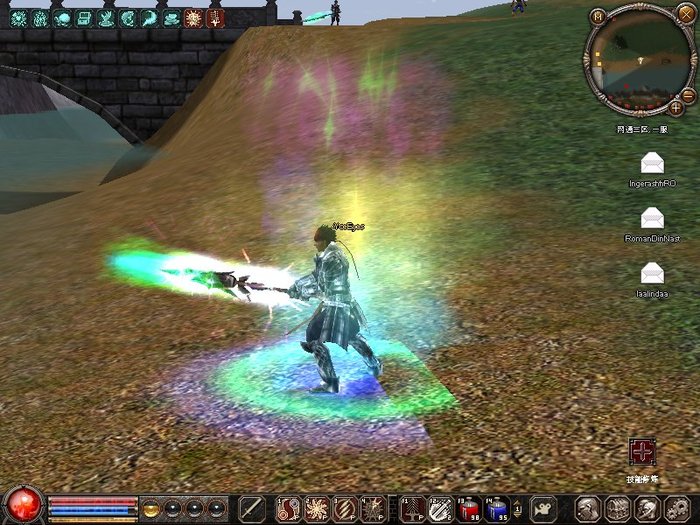Click the circular minimap
The image size is (700, 525).
pos(637,61)
